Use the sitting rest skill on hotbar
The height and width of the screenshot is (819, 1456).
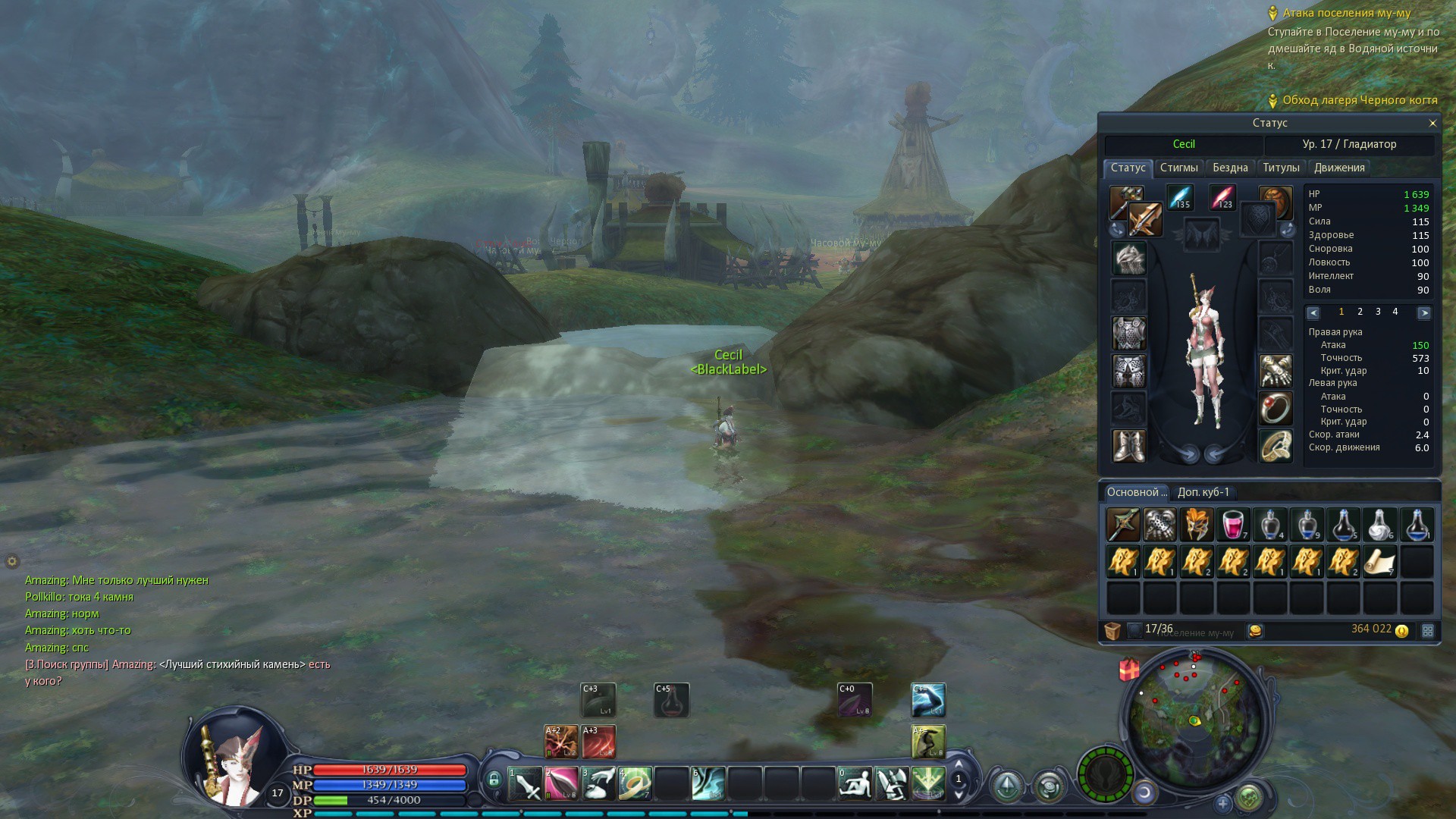tap(855, 784)
